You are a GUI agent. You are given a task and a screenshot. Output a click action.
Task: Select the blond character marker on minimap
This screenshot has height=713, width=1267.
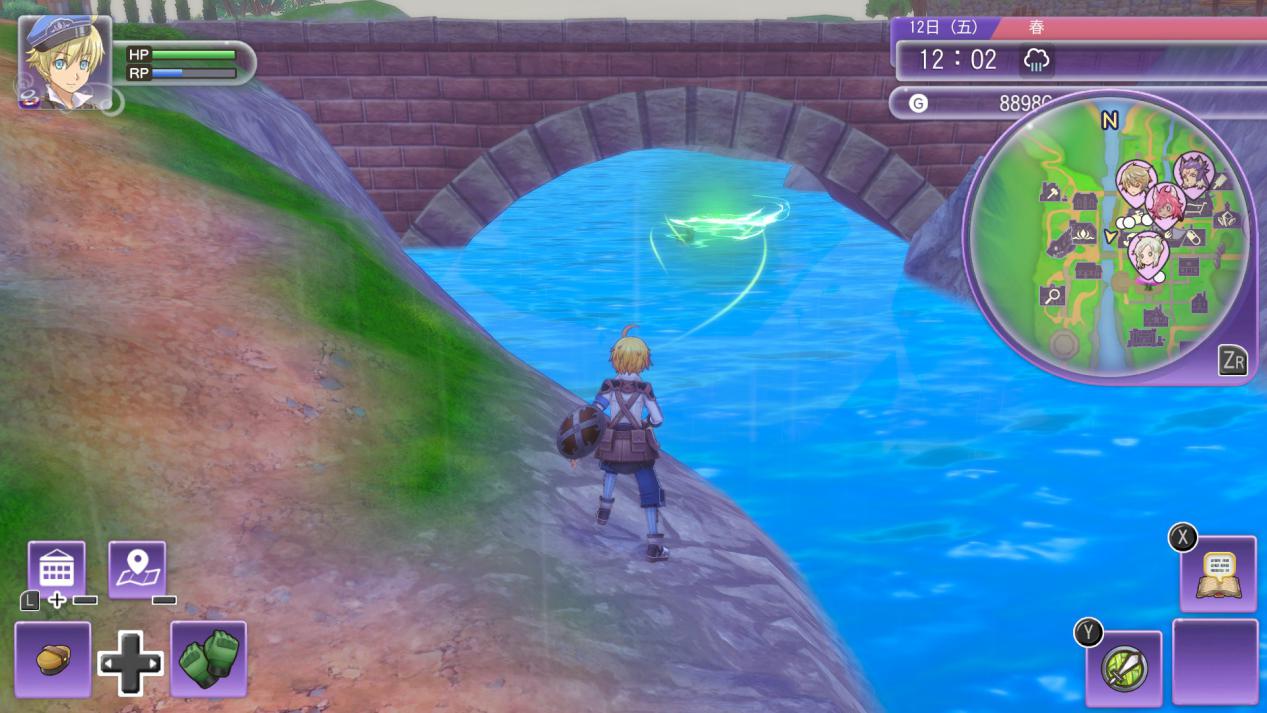(1136, 182)
